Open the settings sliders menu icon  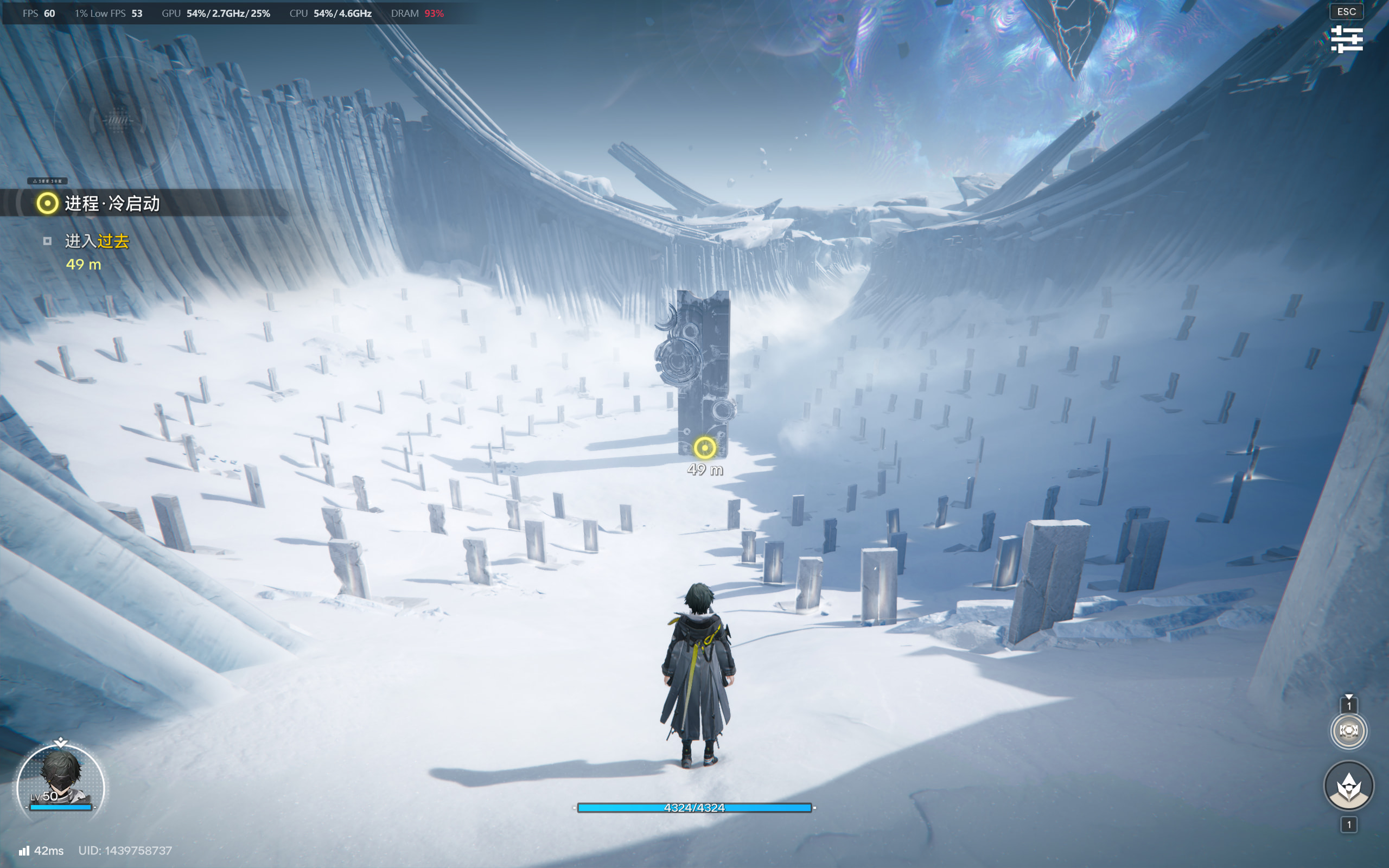point(1347,39)
